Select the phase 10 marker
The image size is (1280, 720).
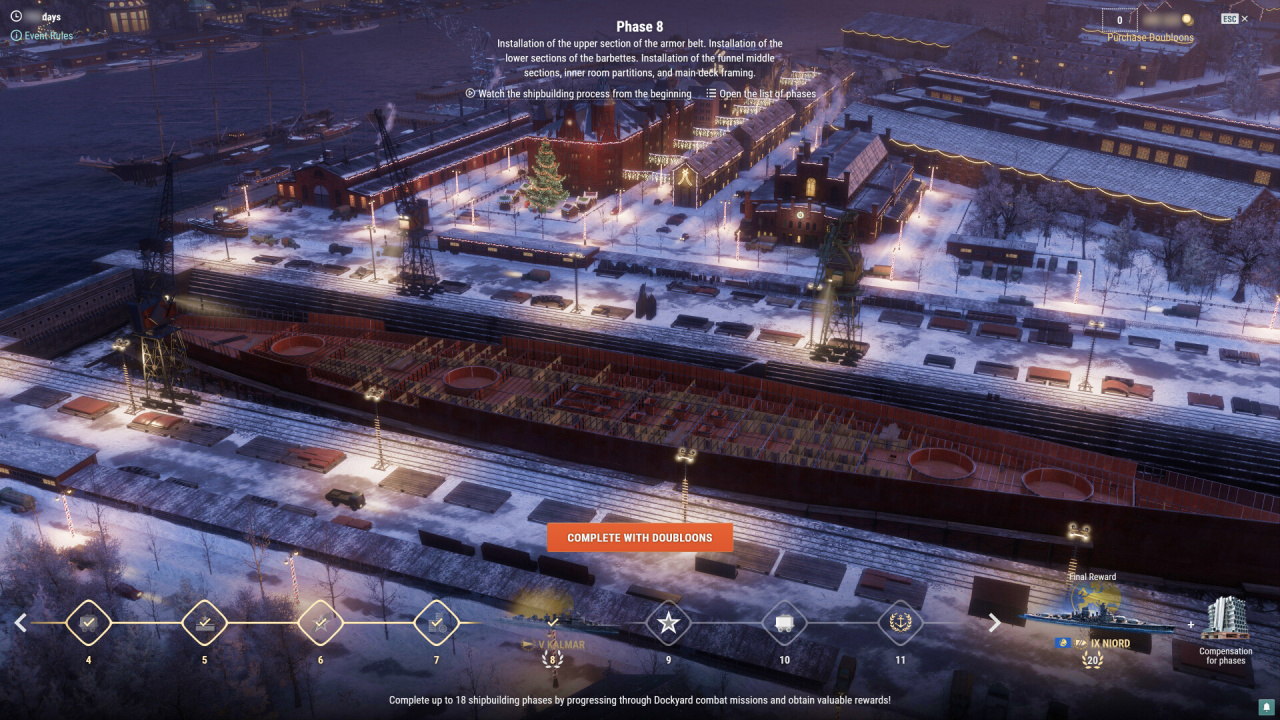(784, 623)
